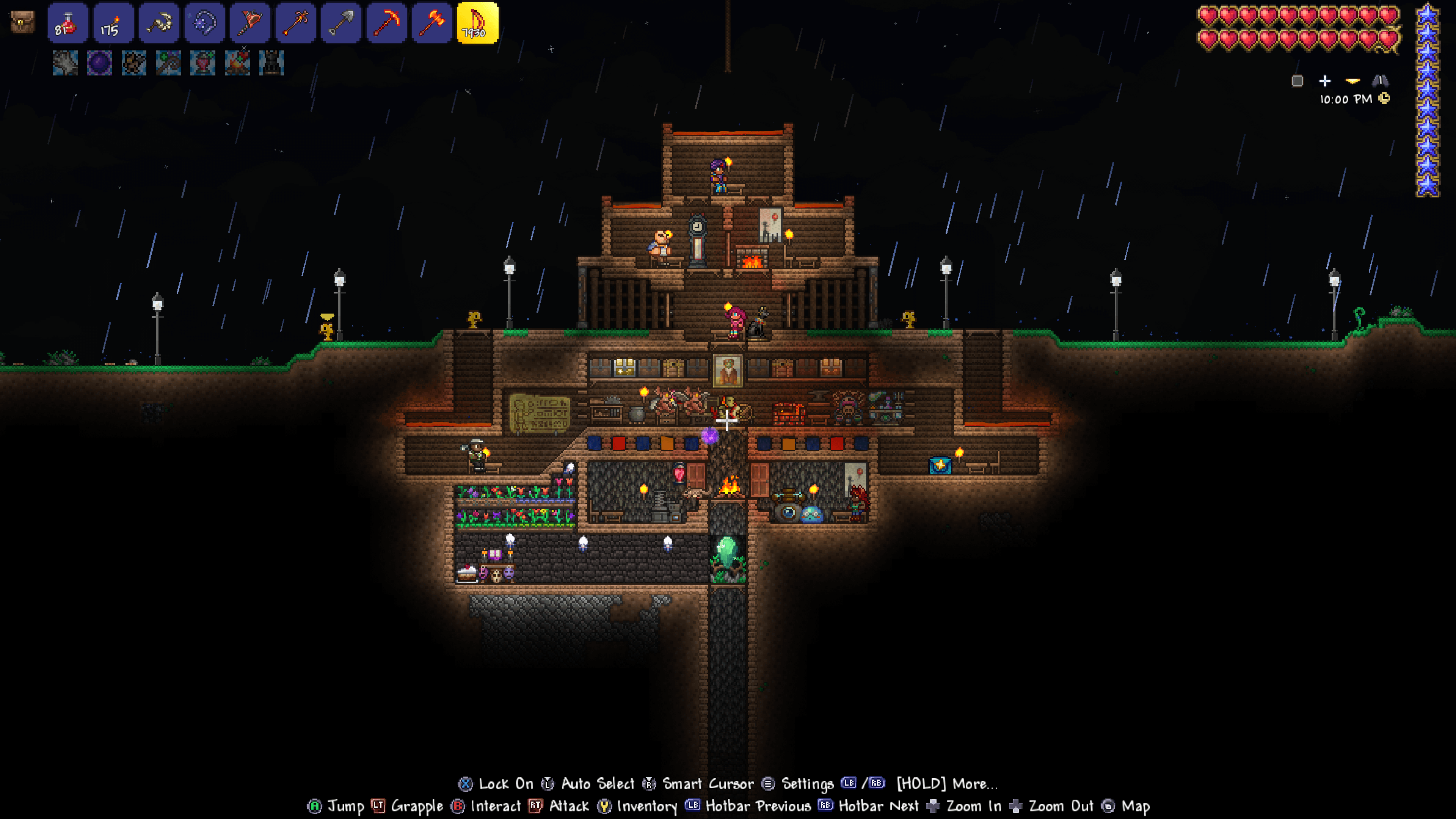
Task: Choose the torch stack of 175
Action: 113,23
